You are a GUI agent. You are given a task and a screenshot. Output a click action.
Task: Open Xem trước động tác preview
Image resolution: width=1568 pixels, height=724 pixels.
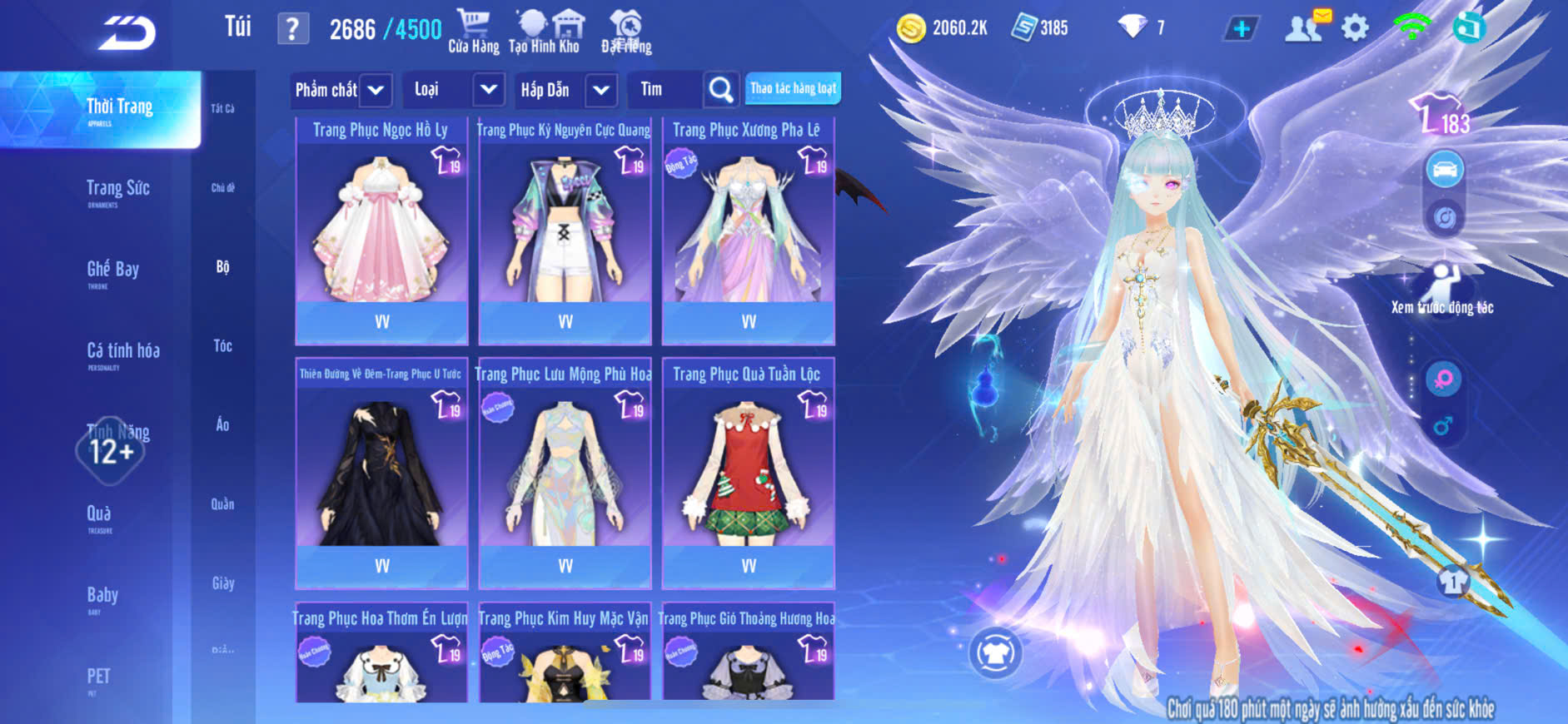pos(1442,289)
